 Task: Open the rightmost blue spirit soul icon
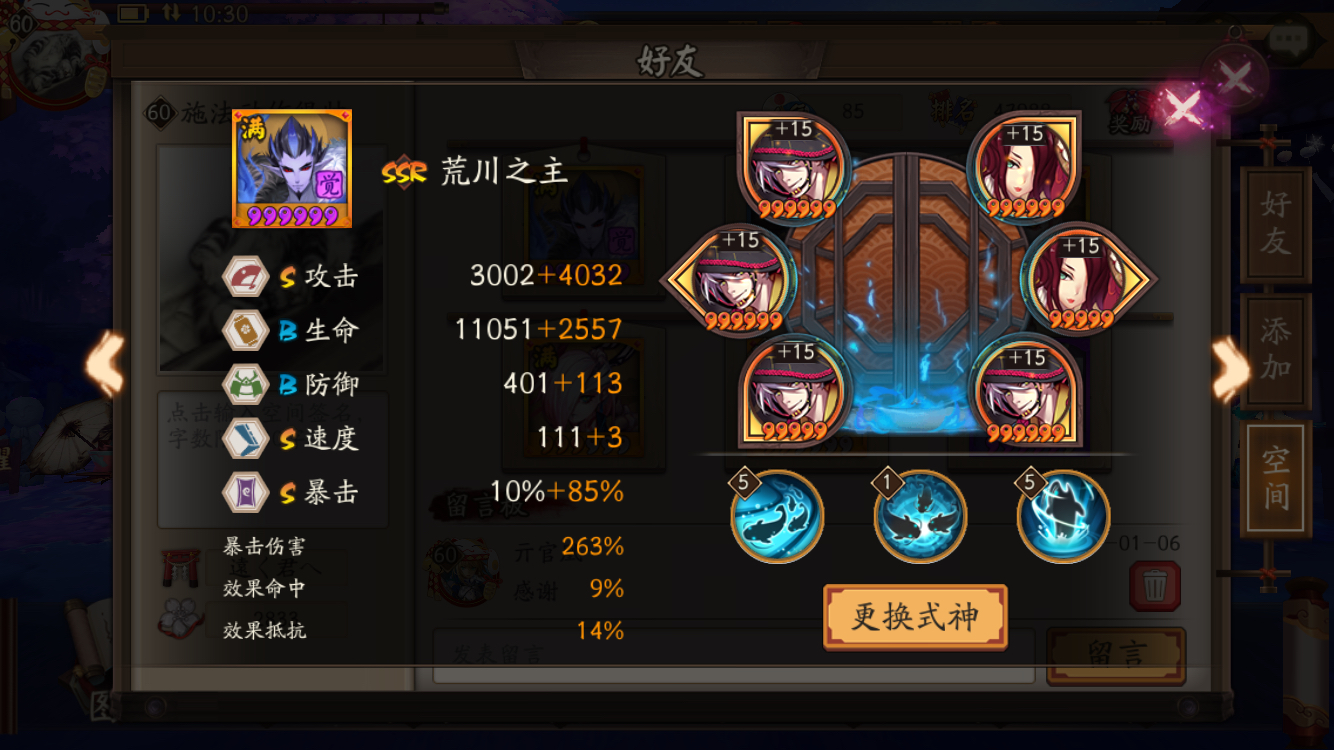1062,517
